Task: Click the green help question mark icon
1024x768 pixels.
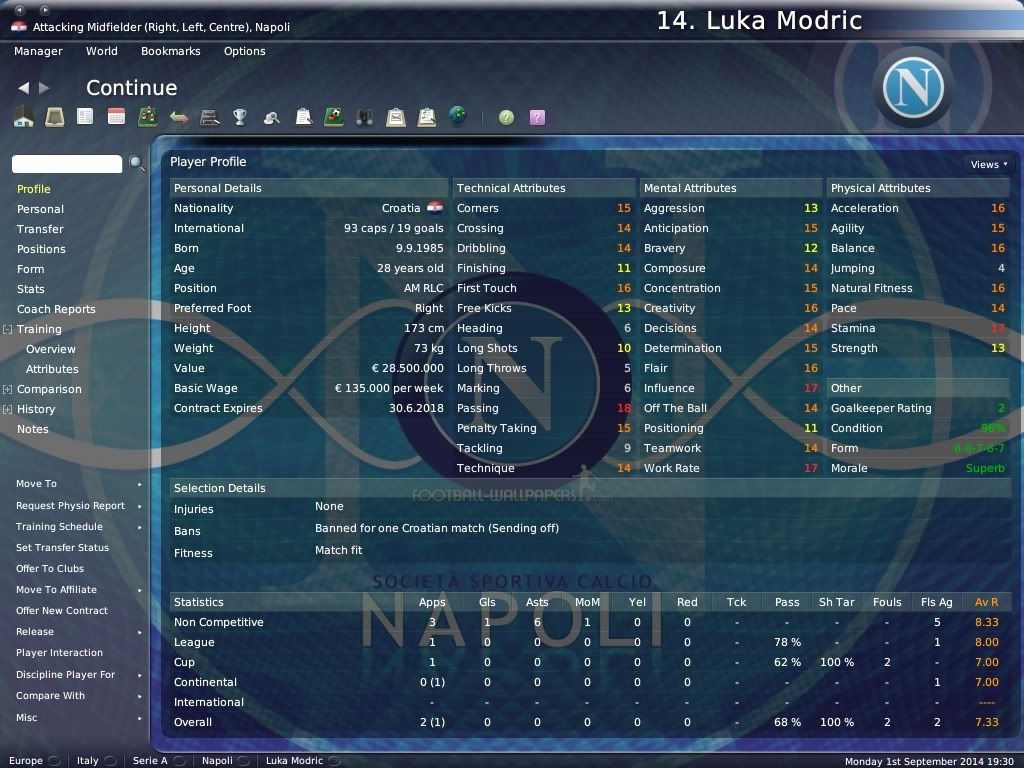Action: [507, 117]
